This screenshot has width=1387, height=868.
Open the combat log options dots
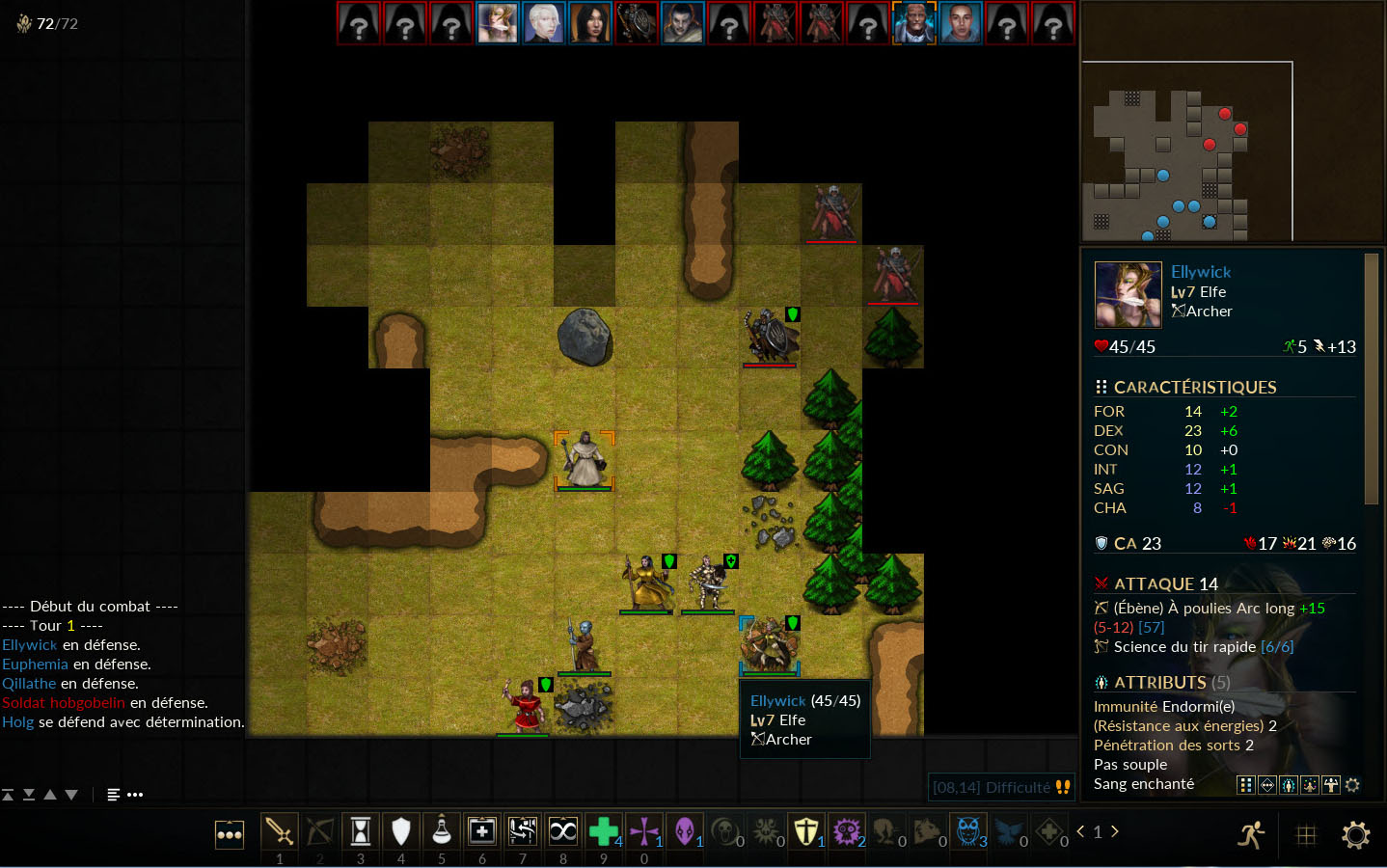point(135,795)
